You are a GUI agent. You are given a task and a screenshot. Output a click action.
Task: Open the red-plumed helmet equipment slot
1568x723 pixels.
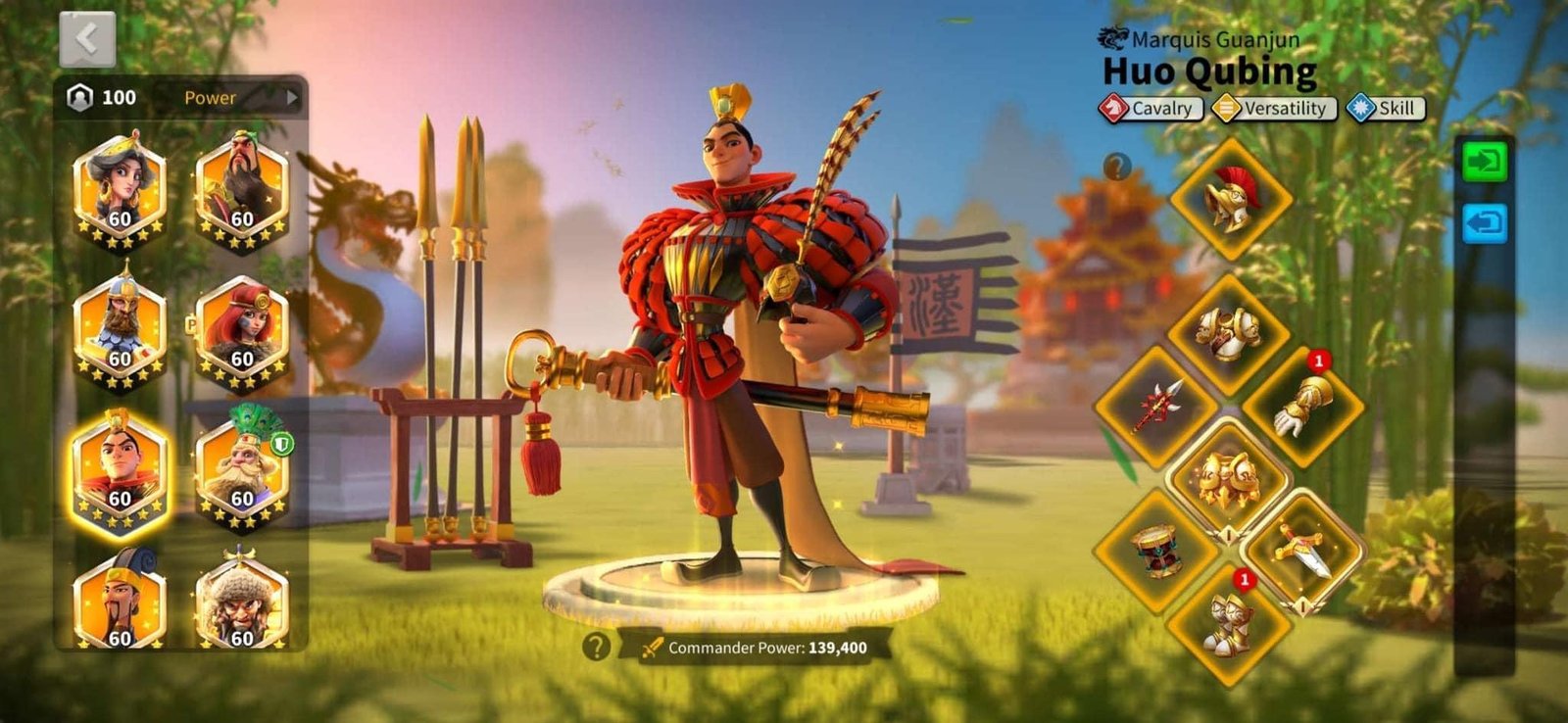(x=1231, y=199)
